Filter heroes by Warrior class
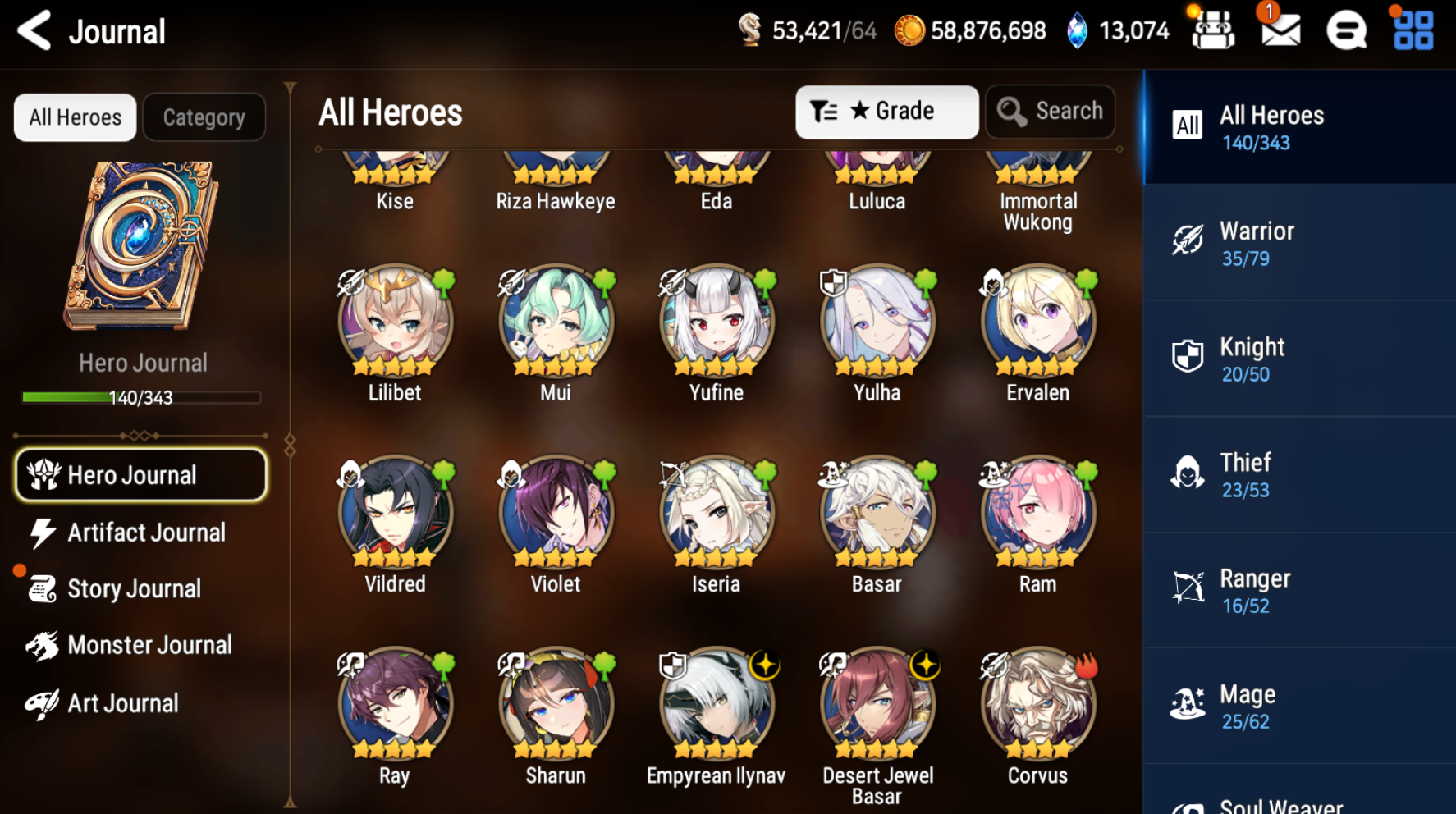Viewport: 1456px width, 814px height. point(1298,244)
